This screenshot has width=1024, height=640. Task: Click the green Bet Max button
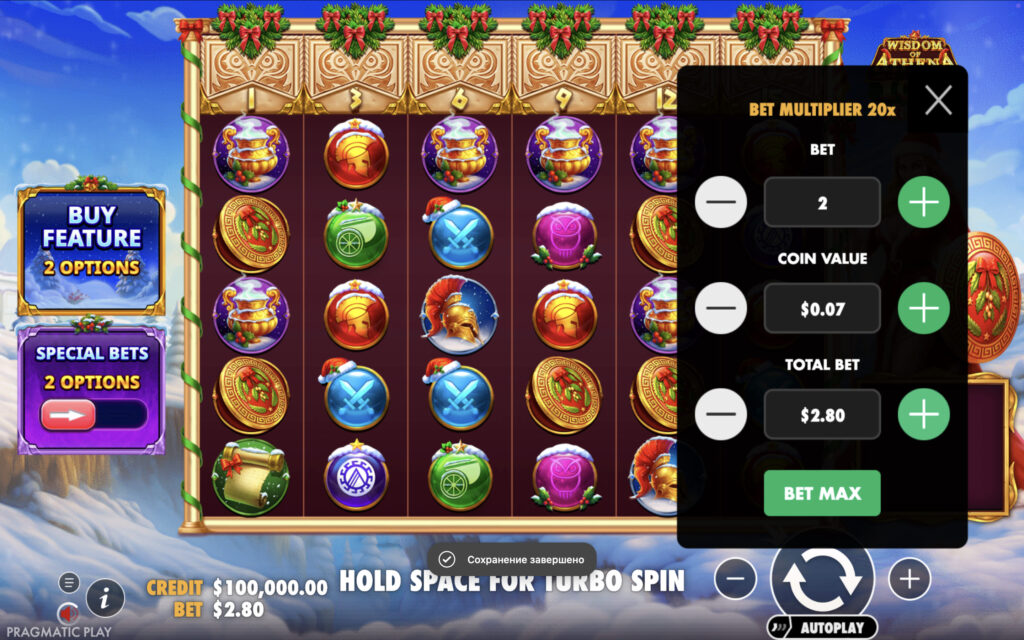pyautogui.click(x=822, y=493)
